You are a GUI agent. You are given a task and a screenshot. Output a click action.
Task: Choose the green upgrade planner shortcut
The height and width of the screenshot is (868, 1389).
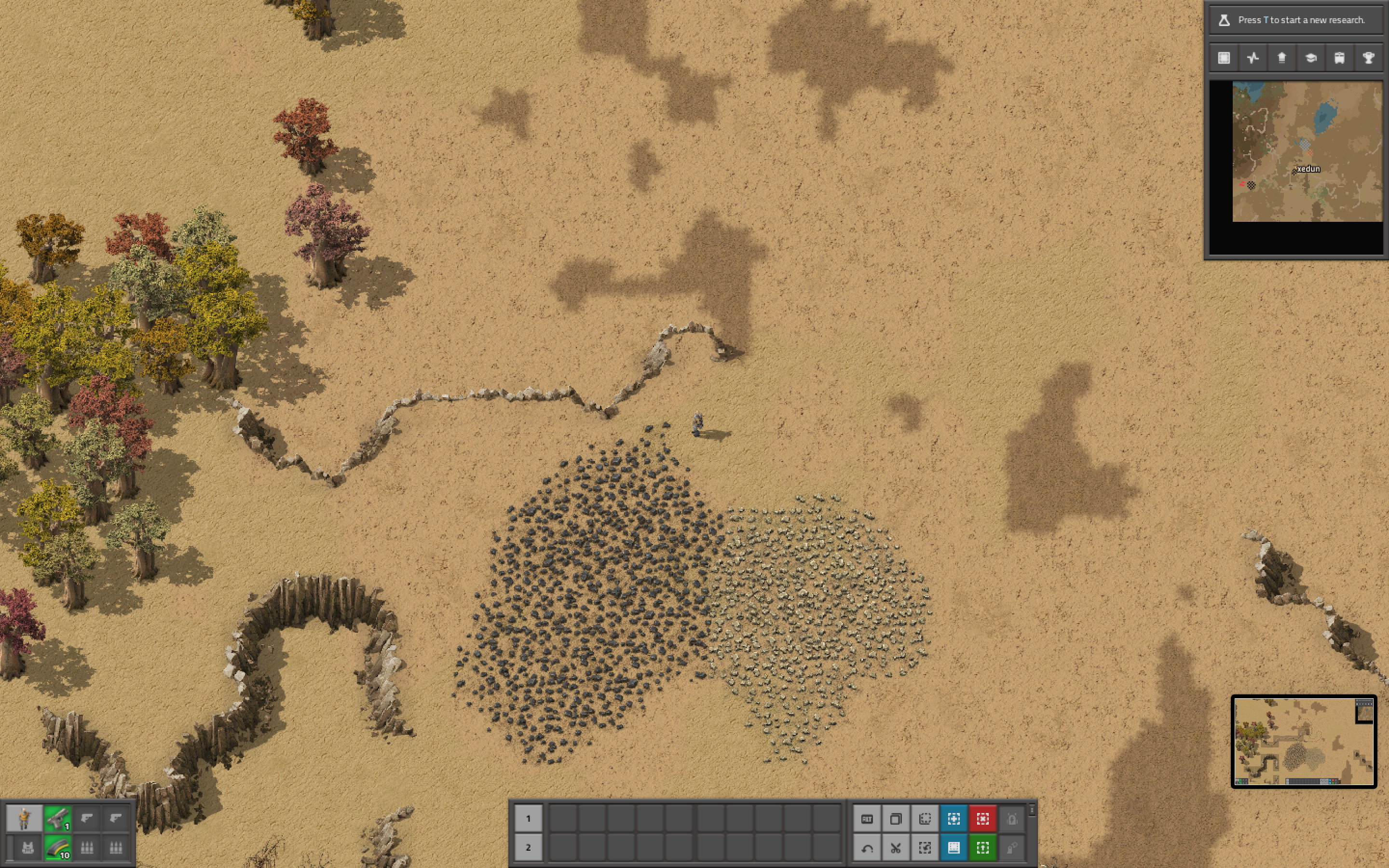[x=982, y=847]
